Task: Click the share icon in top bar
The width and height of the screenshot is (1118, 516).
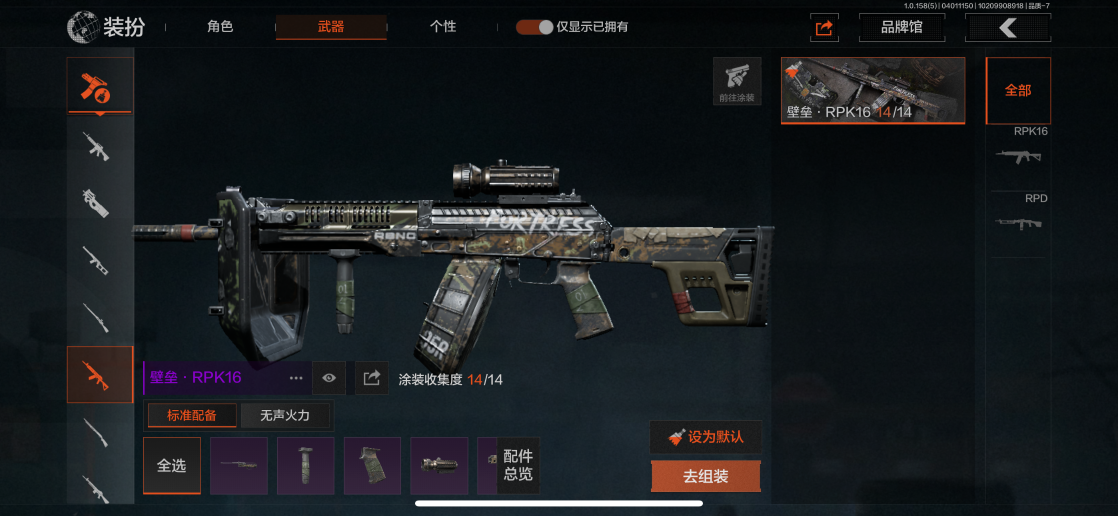Action: [x=824, y=28]
